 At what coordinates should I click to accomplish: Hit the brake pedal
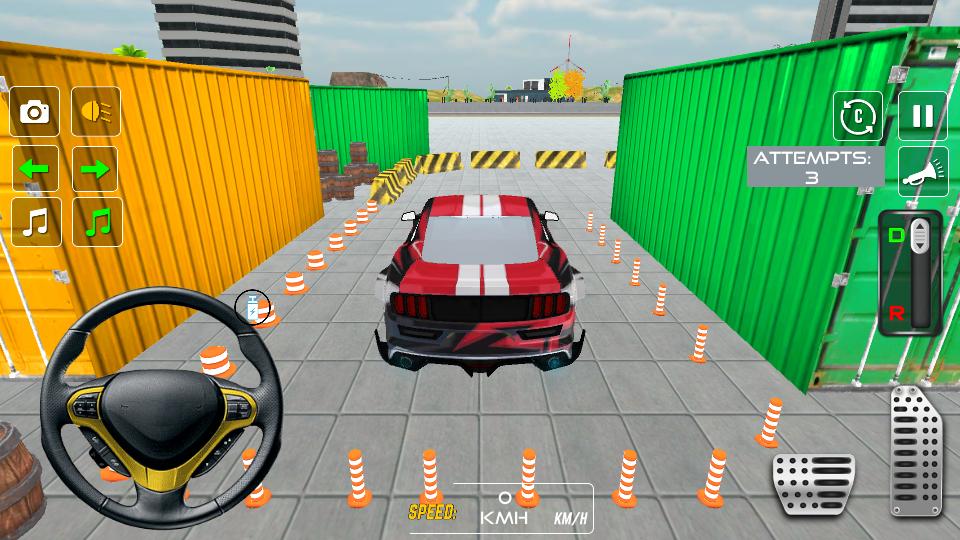point(813,485)
